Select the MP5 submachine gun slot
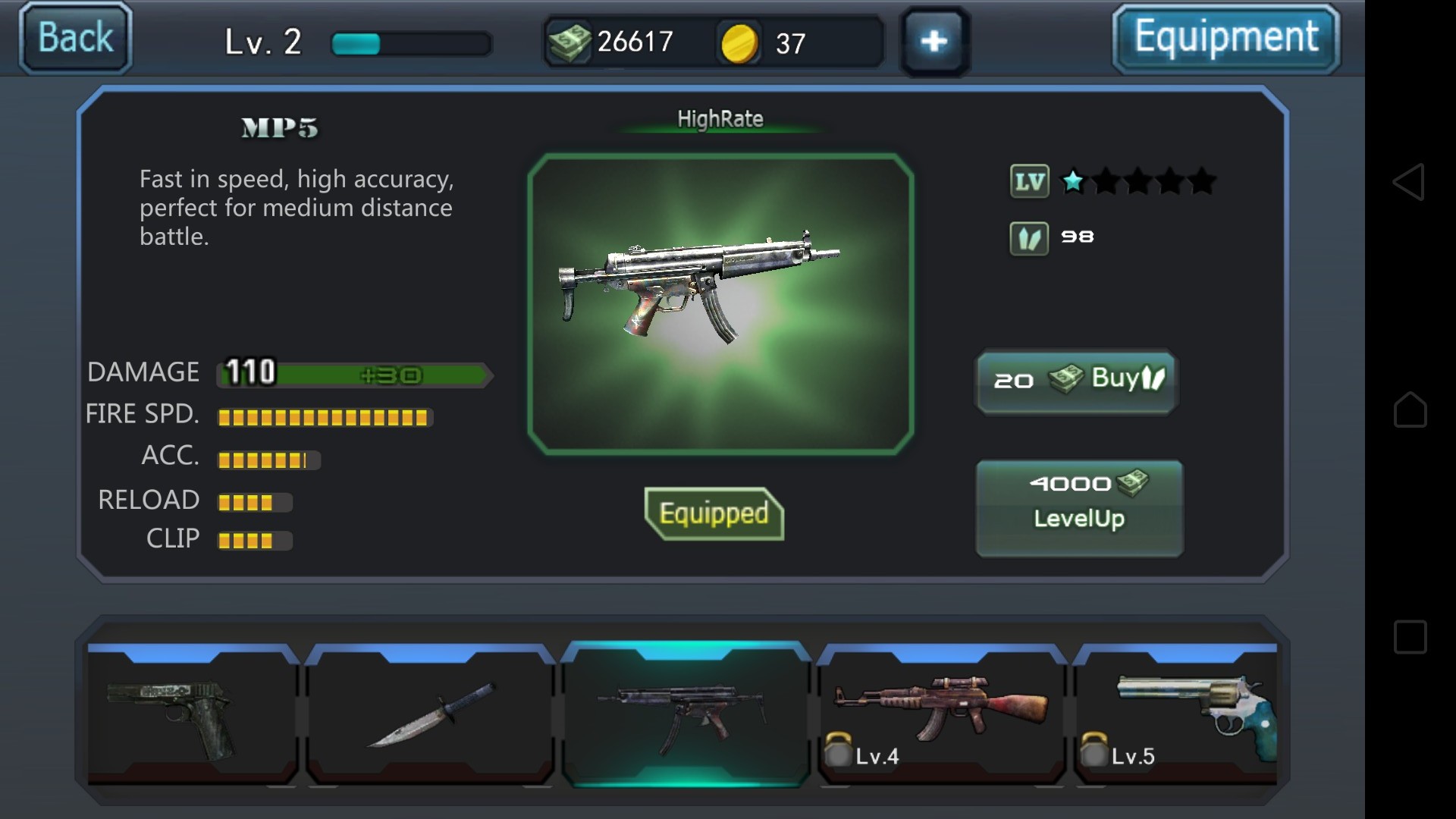 pyautogui.click(x=686, y=714)
